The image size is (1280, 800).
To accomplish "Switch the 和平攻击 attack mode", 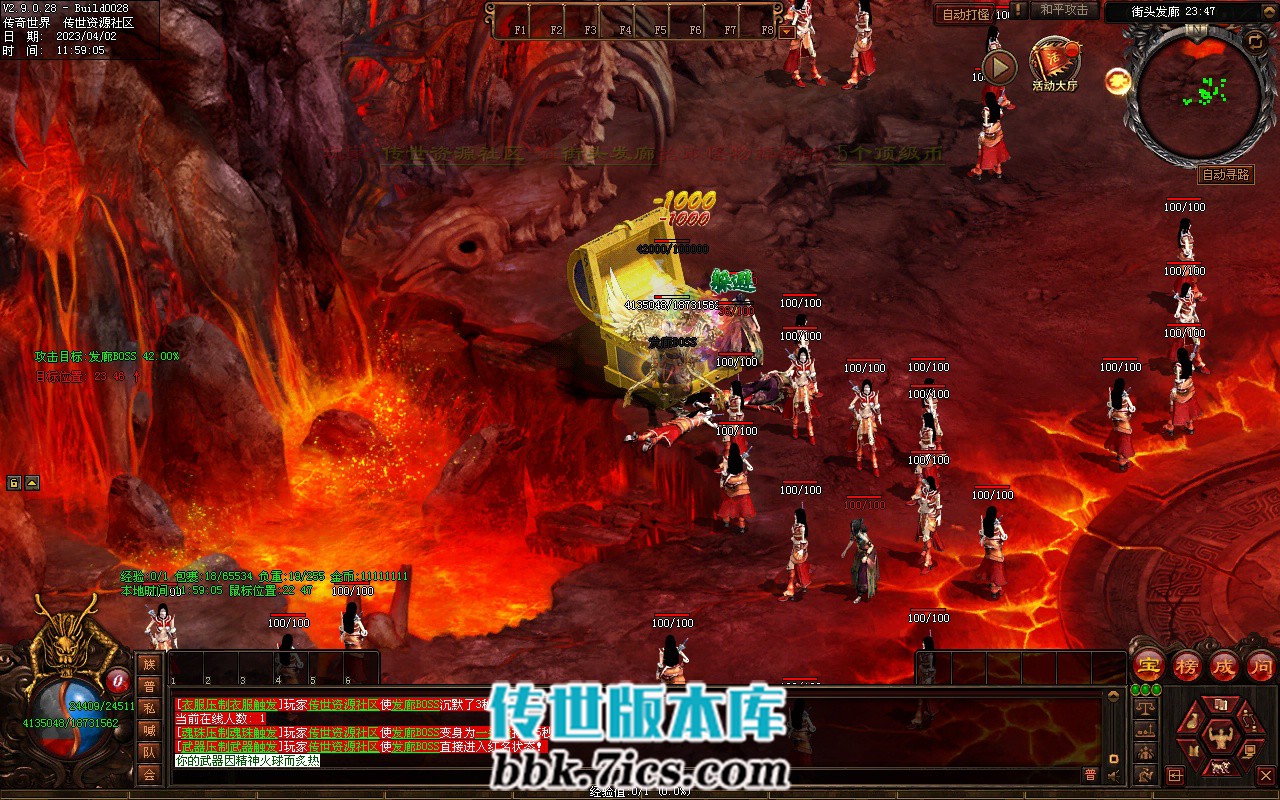I will 1064,10.
